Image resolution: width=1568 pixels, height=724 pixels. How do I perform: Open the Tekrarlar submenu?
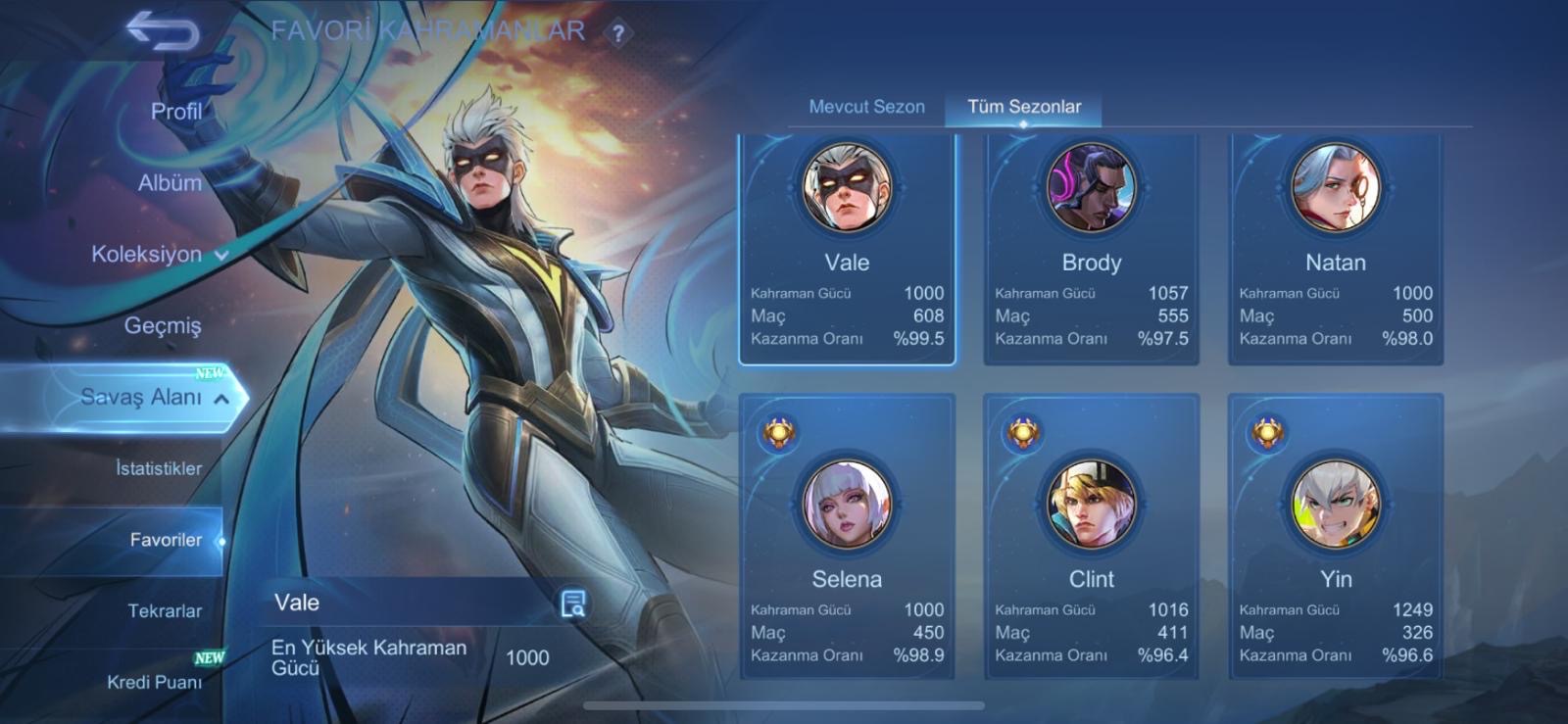[x=165, y=611]
